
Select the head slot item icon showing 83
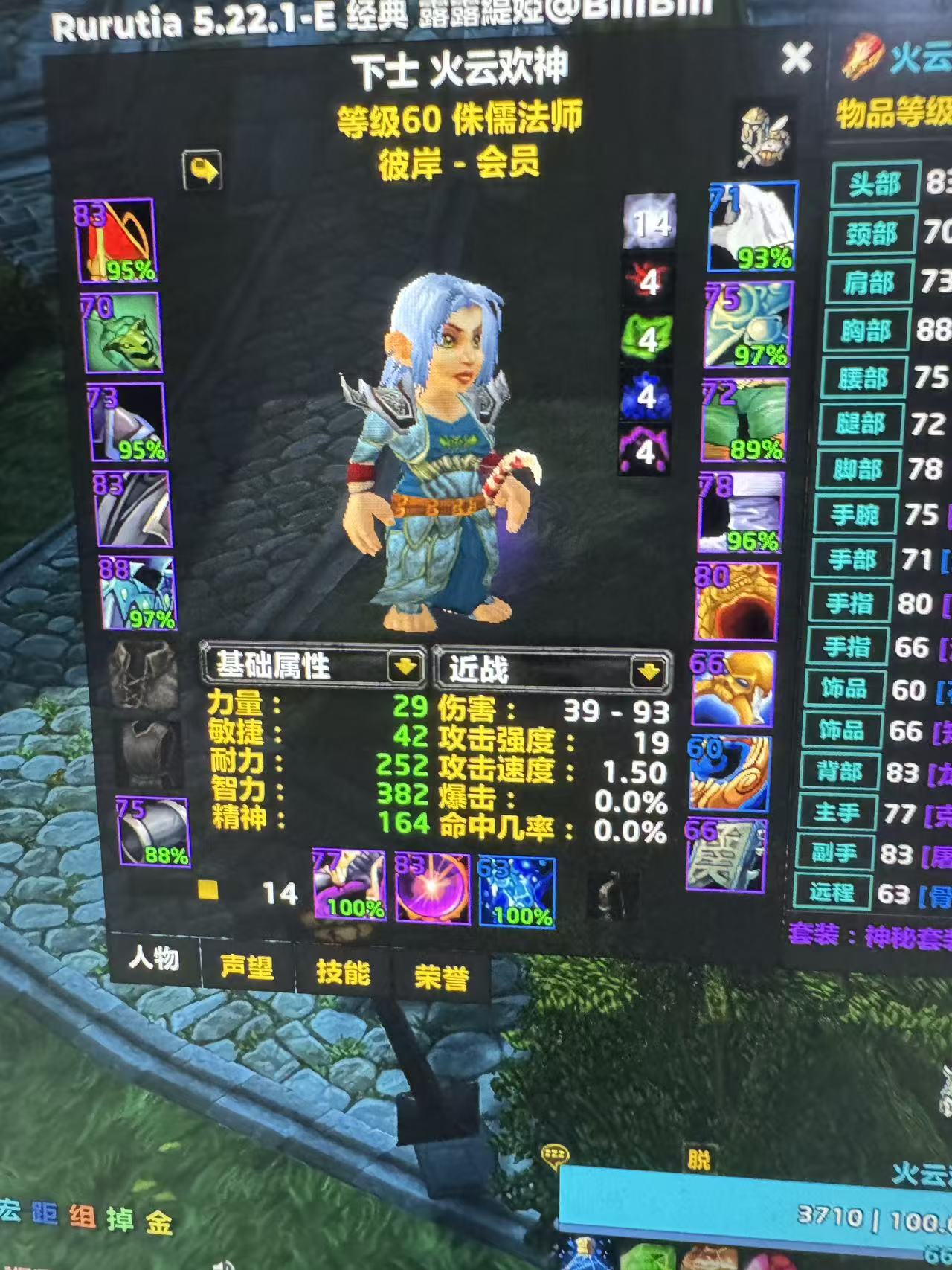click(115, 238)
